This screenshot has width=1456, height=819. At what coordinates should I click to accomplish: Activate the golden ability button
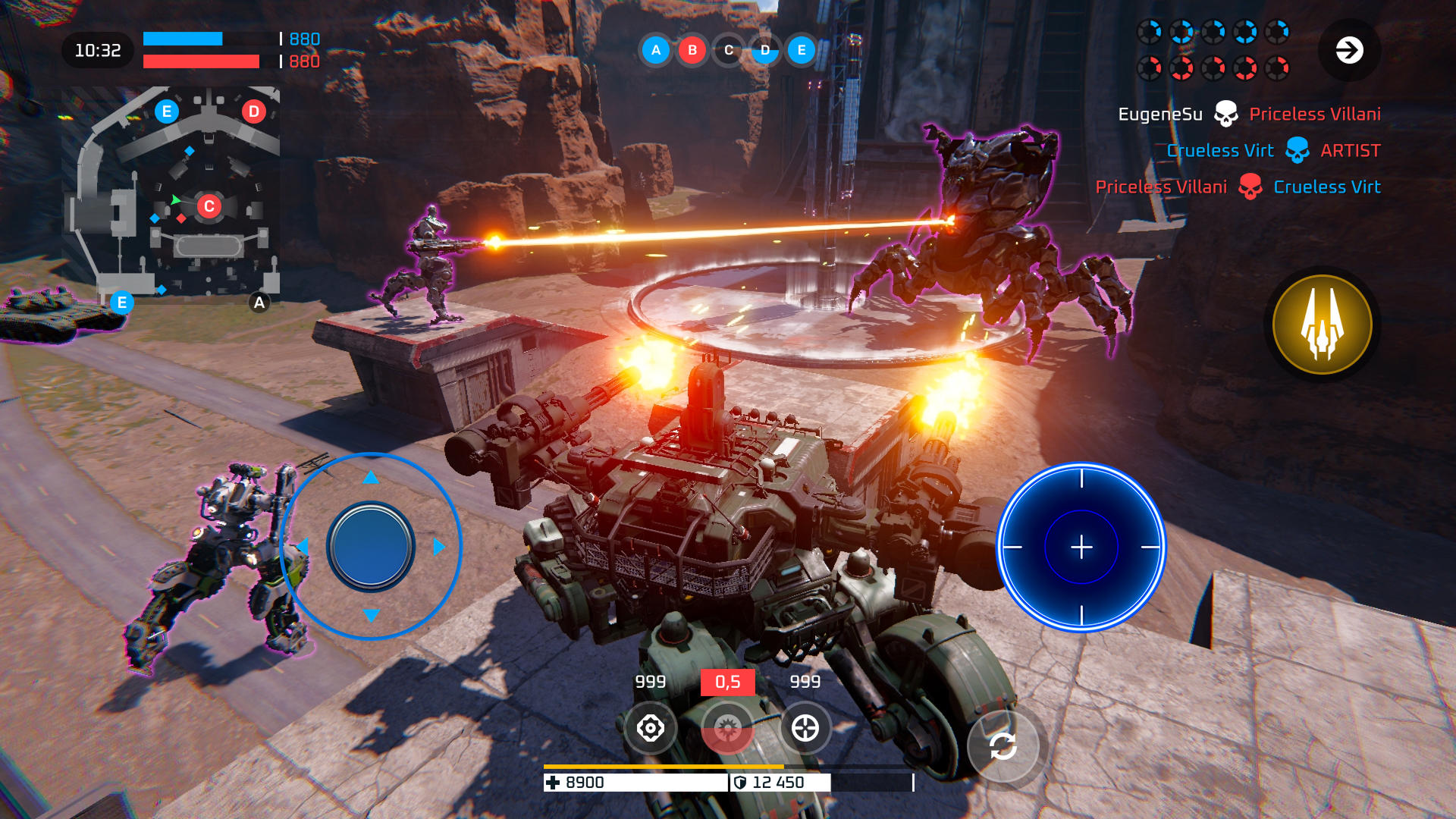1321,325
